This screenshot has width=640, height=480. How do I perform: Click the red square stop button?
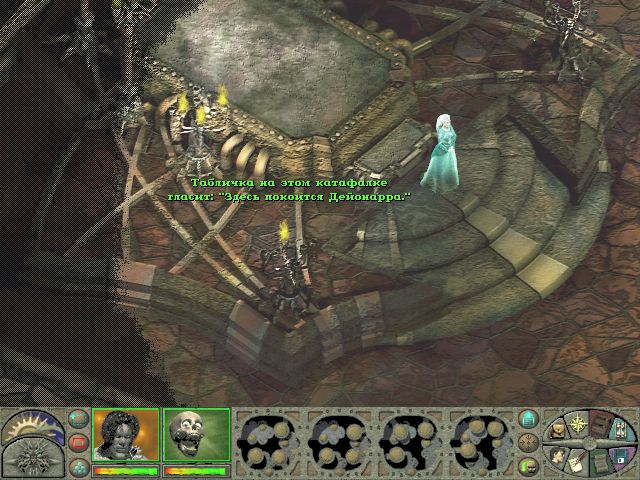(78, 442)
